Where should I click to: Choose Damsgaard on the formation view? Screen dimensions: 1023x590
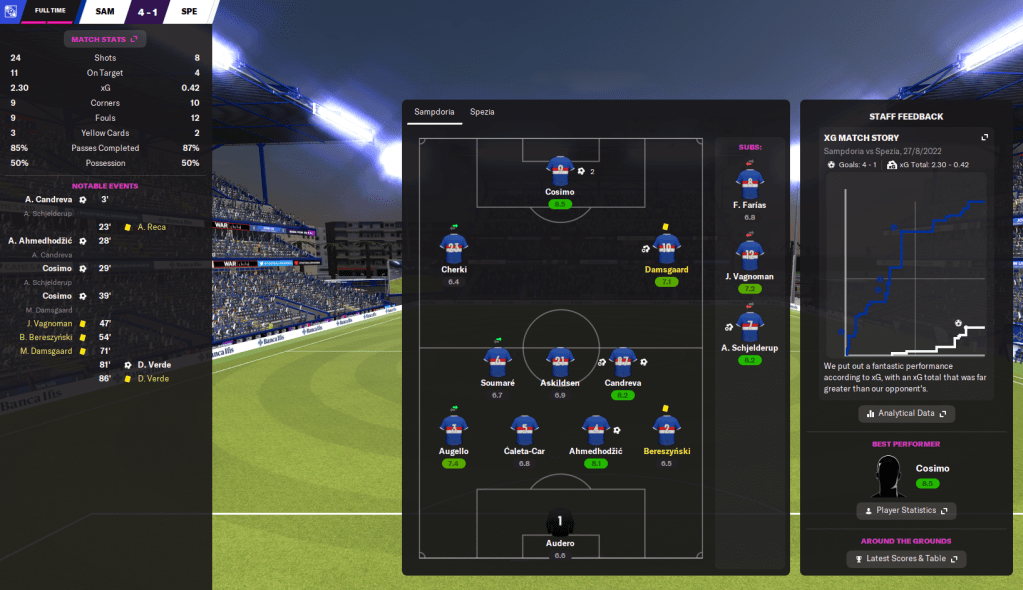coord(667,251)
